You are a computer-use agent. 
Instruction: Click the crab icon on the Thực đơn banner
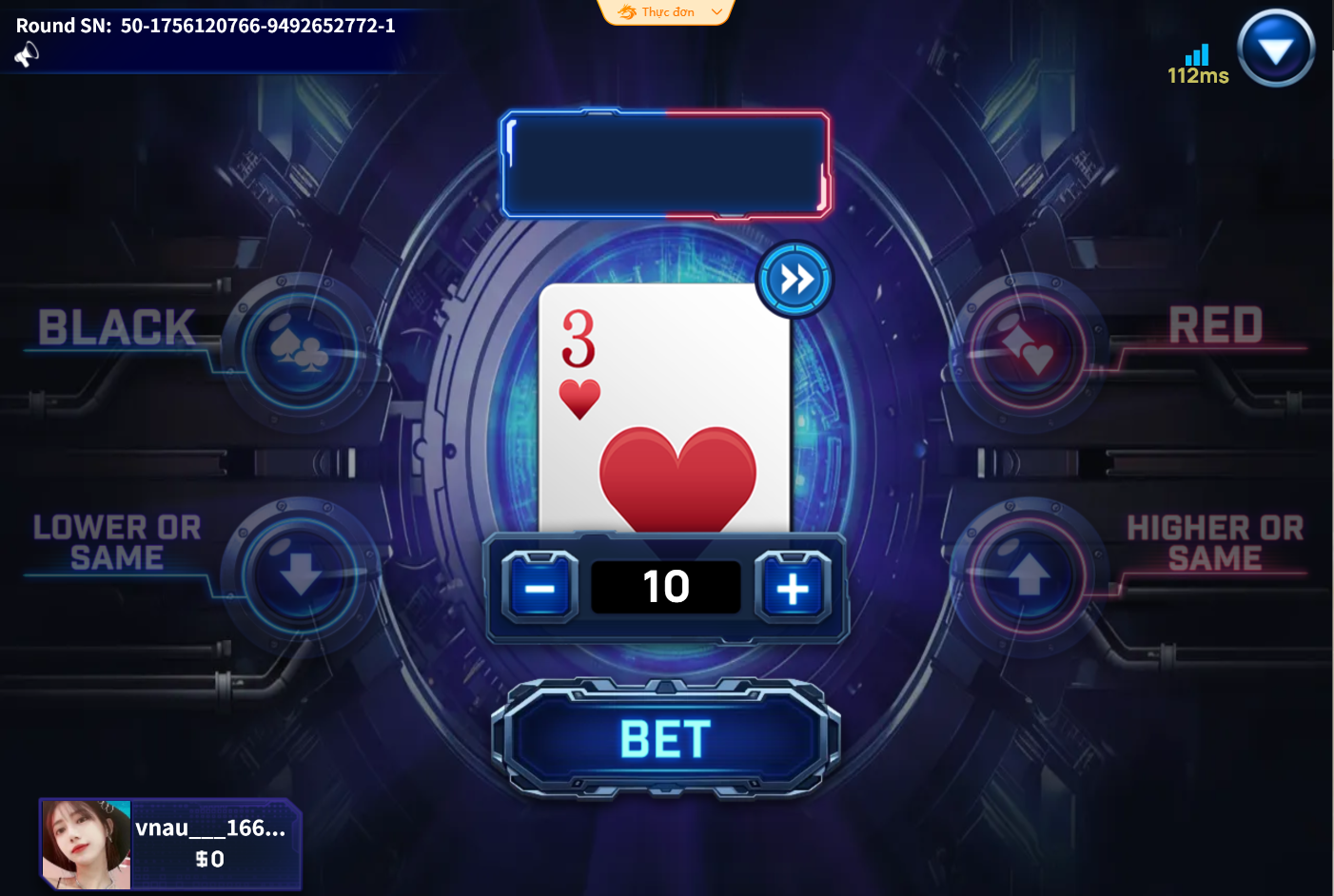click(626, 11)
